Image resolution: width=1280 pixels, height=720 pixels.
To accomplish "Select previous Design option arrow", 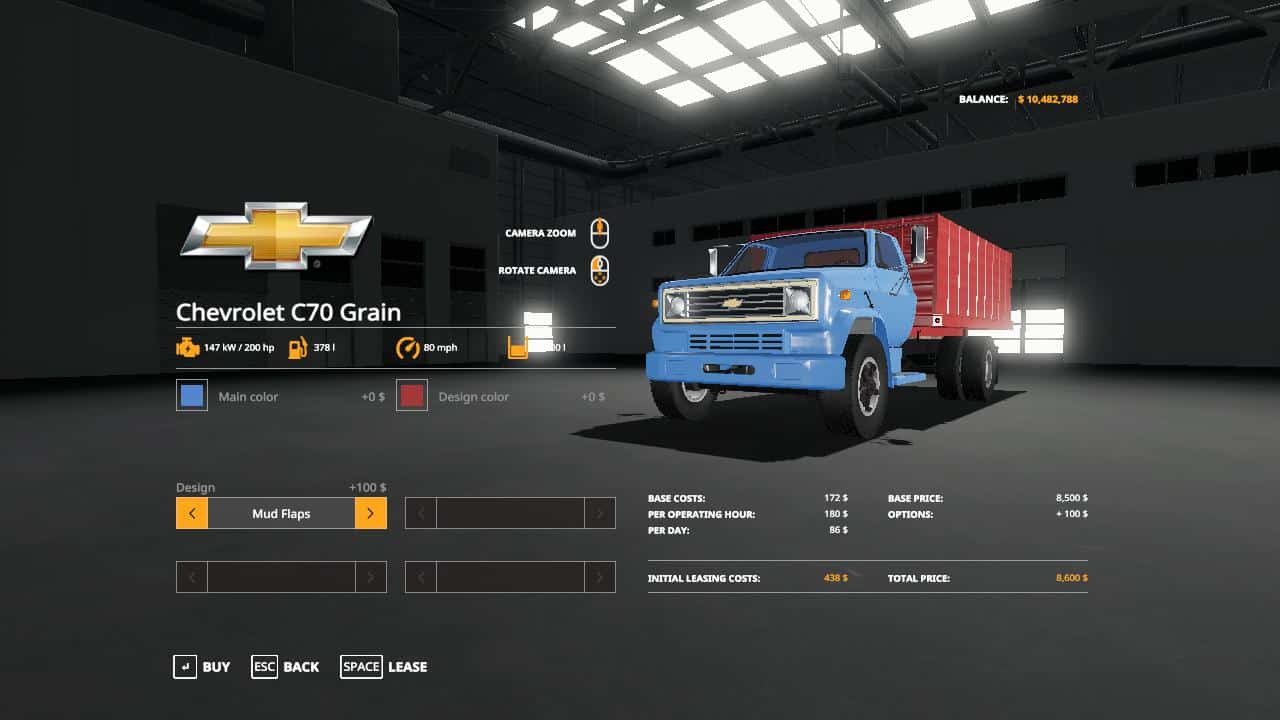I will [192, 514].
